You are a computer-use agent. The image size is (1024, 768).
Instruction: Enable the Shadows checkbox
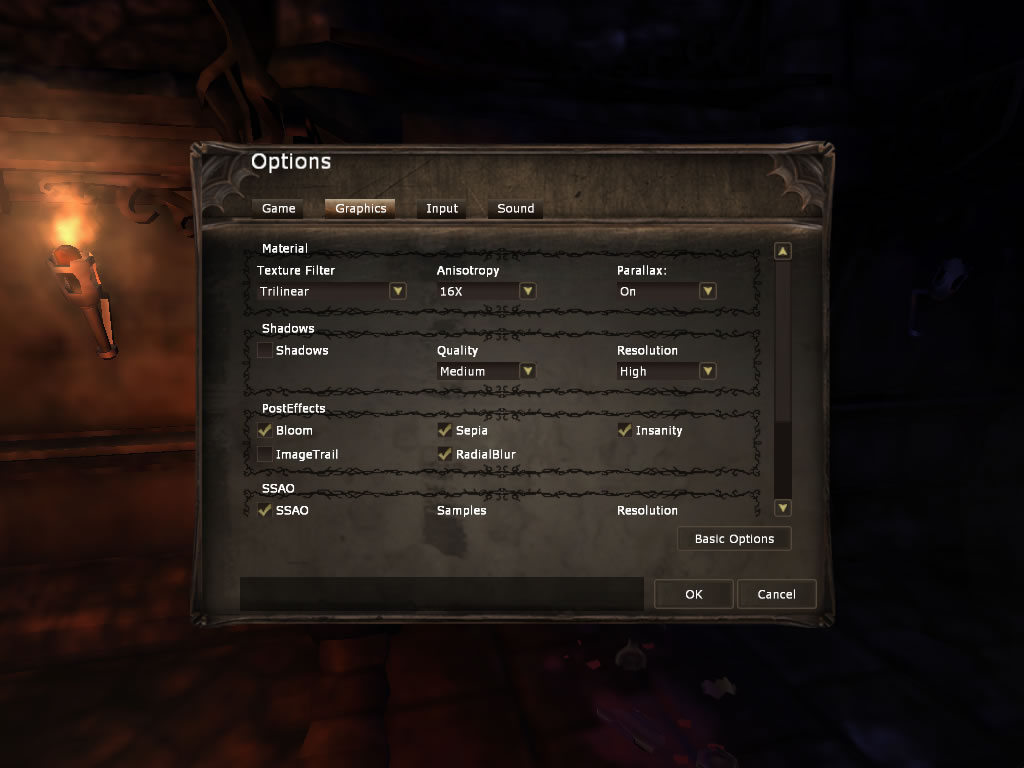point(265,350)
